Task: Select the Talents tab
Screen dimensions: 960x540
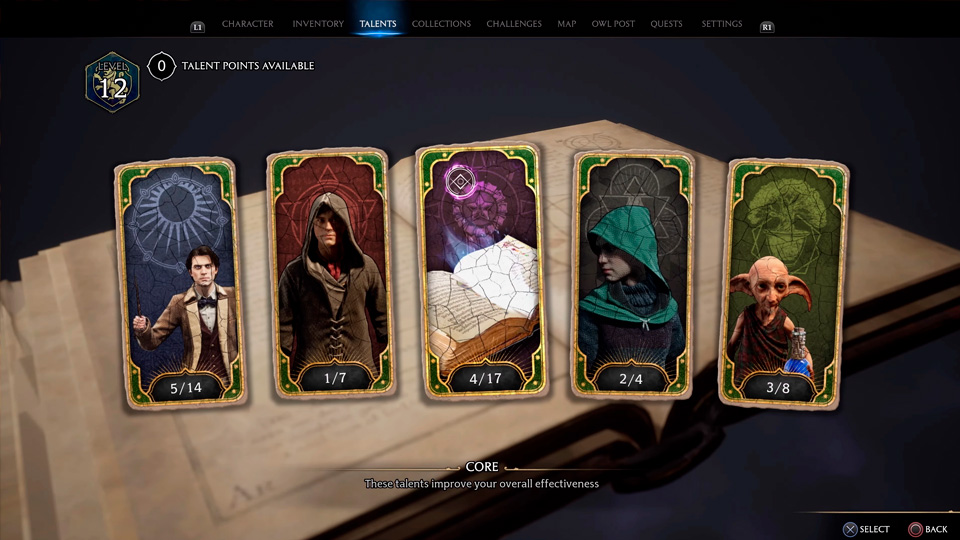Action: pyautogui.click(x=378, y=24)
